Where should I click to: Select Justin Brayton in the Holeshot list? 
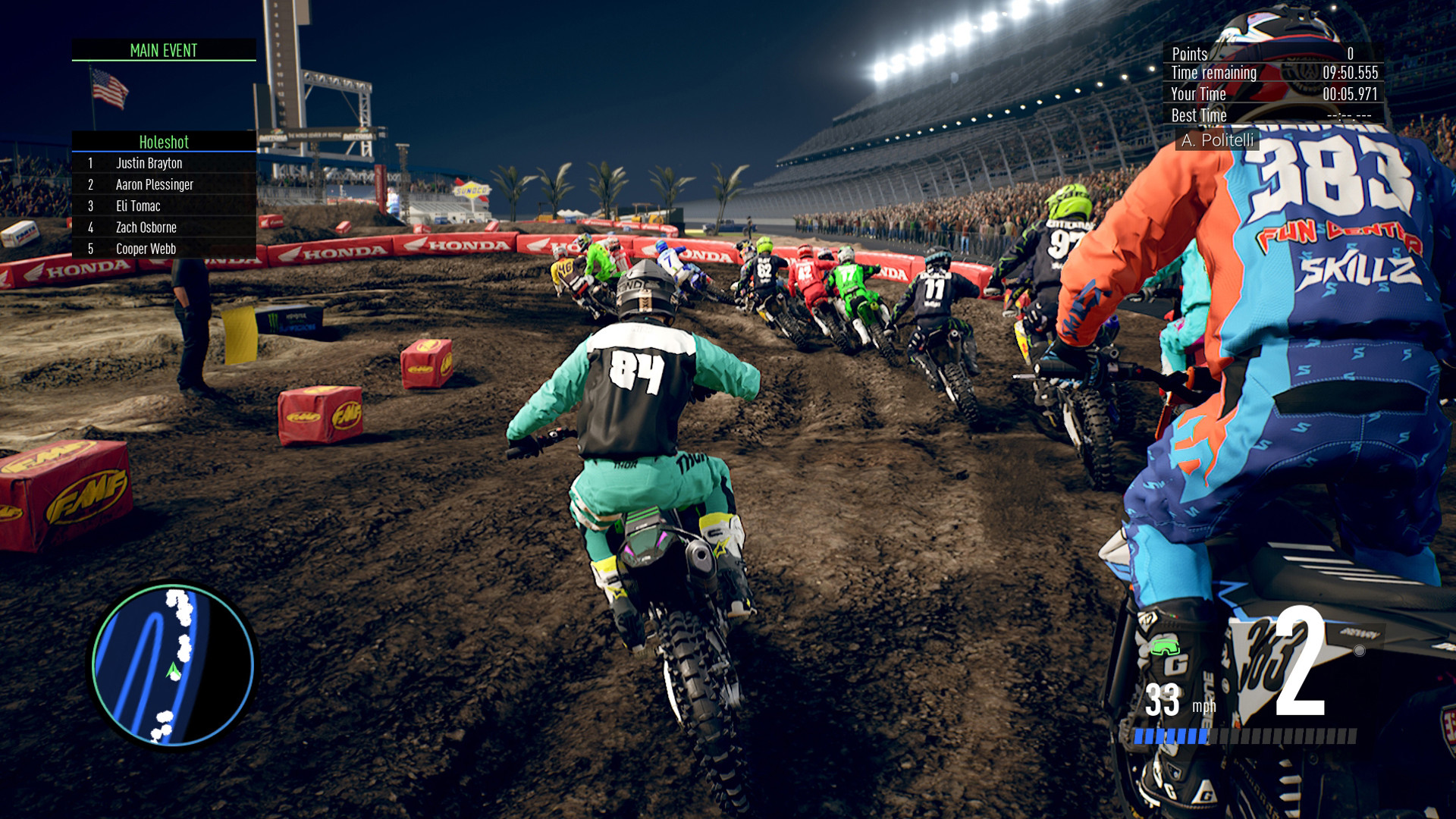click(150, 163)
